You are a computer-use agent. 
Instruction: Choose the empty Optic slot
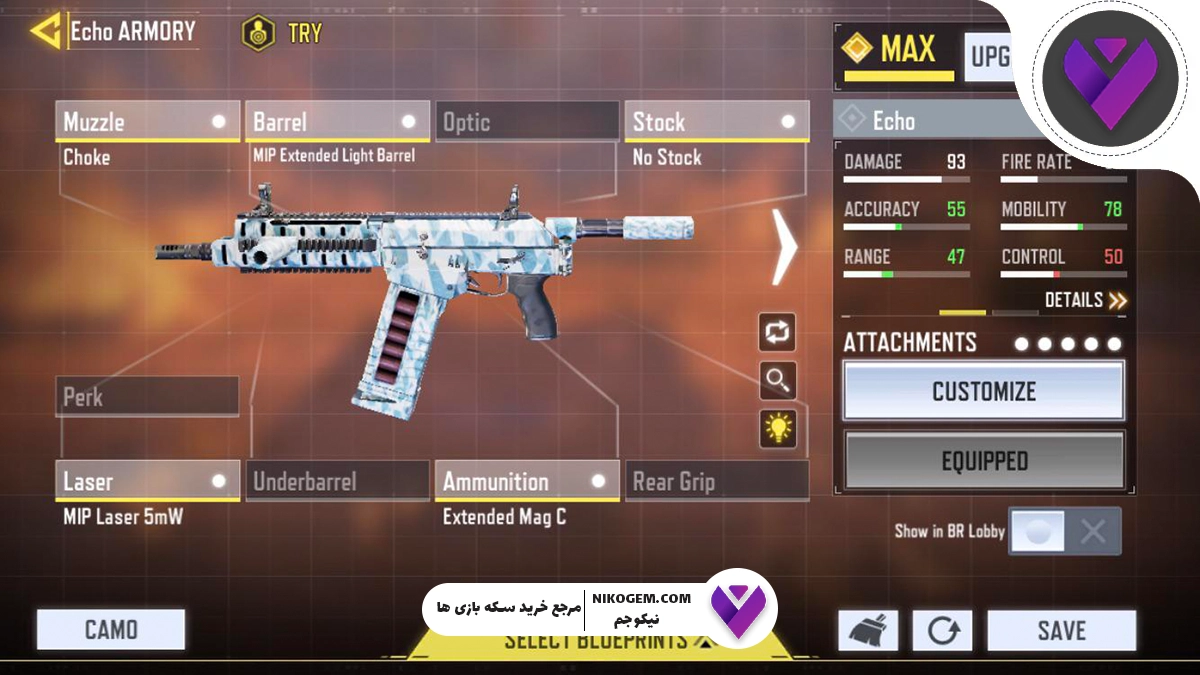pyautogui.click(x=527, y=122)
